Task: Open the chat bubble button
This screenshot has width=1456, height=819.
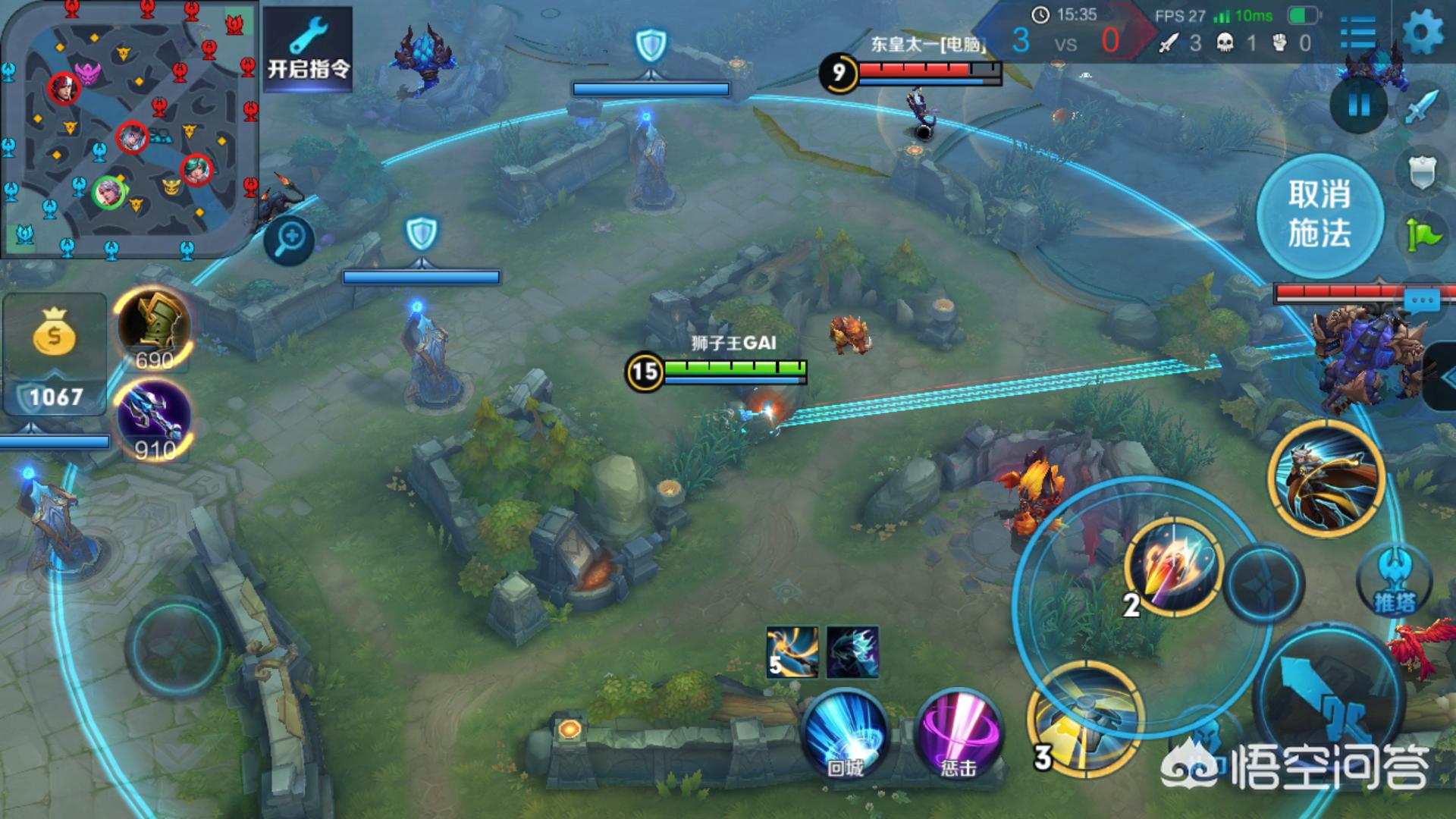Action: 1421,302
